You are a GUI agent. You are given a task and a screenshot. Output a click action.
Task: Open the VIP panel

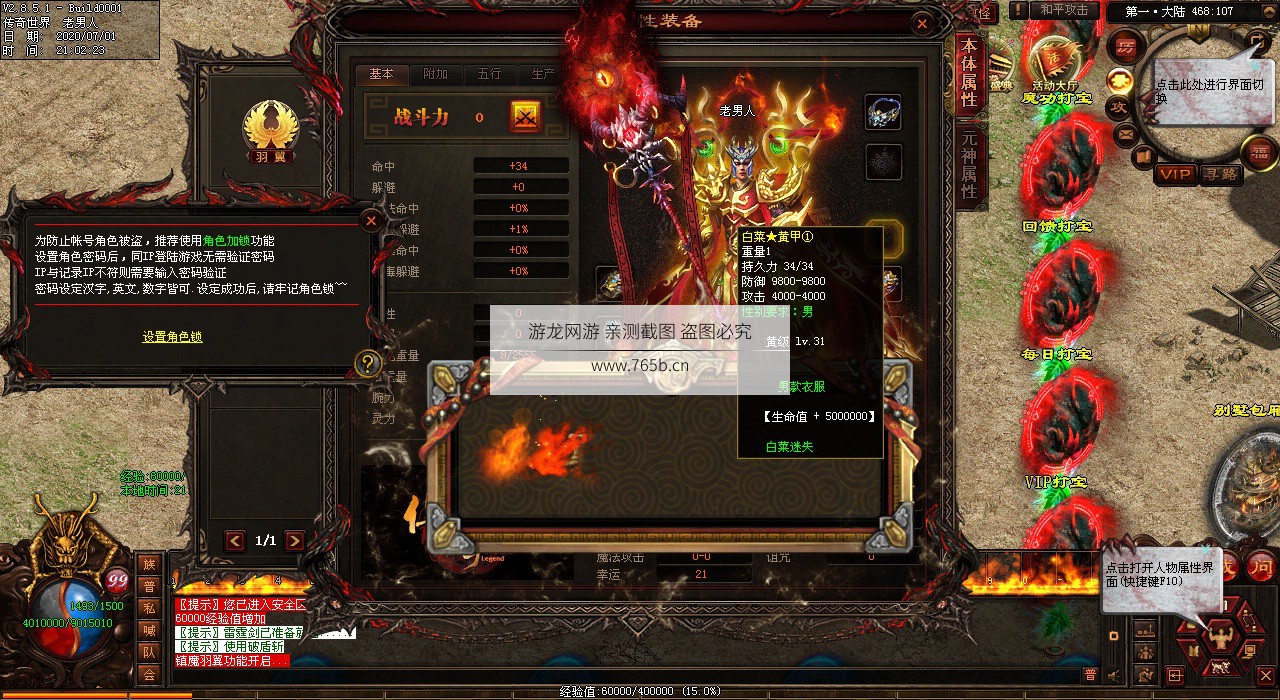click(x=1175, y=174)
